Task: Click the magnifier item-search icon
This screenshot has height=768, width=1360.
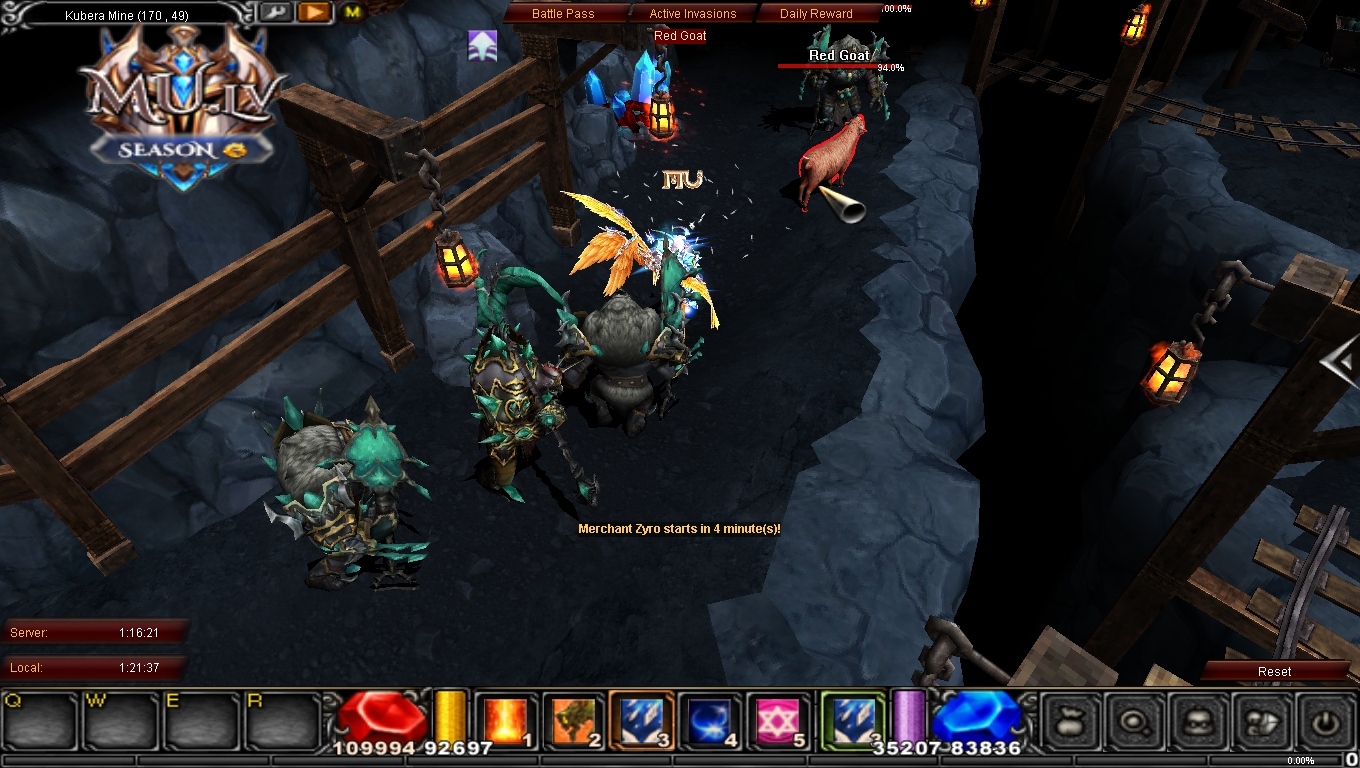Action: click(x=1134, y=722)
